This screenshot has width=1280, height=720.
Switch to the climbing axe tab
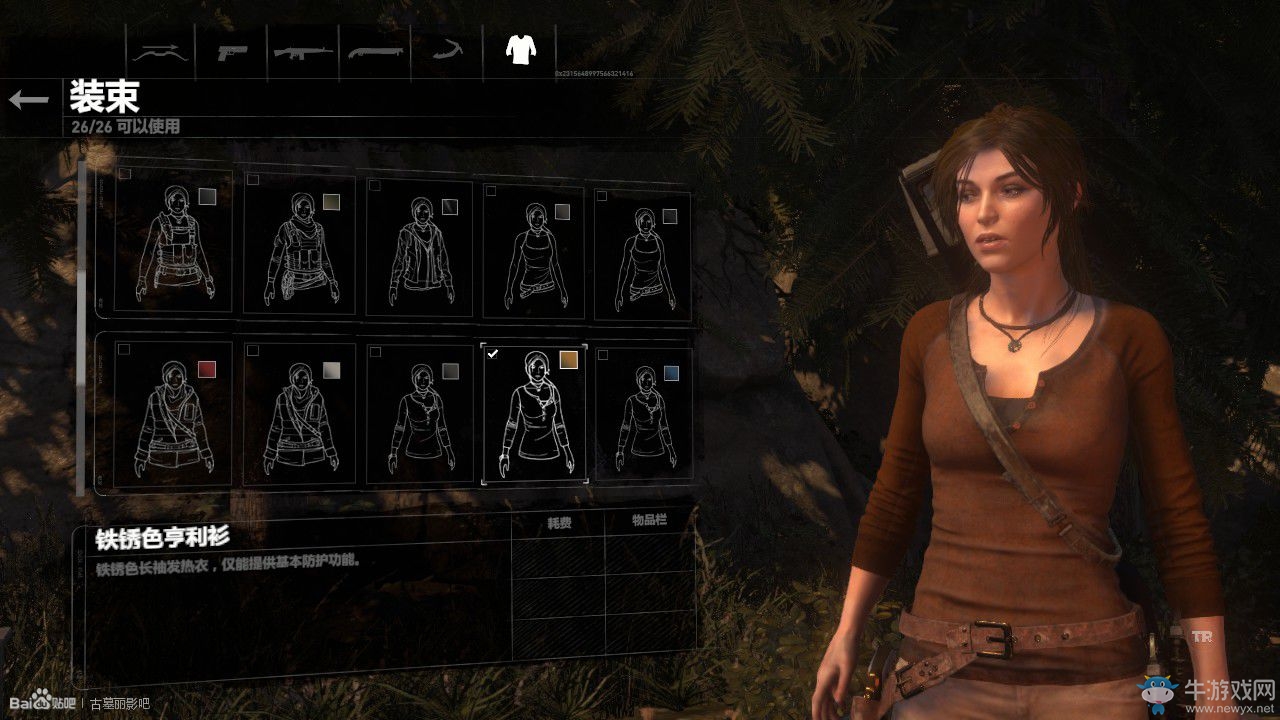click(446, 51)
